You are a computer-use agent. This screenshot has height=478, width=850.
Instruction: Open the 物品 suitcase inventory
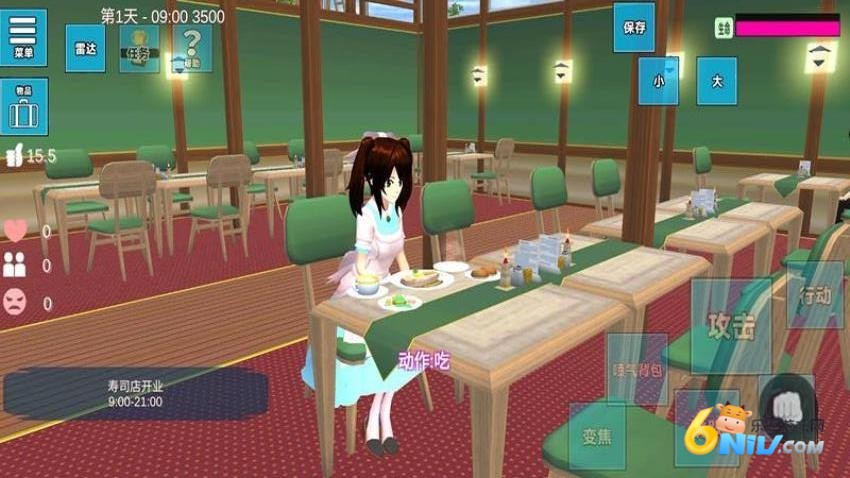[23, 106]
